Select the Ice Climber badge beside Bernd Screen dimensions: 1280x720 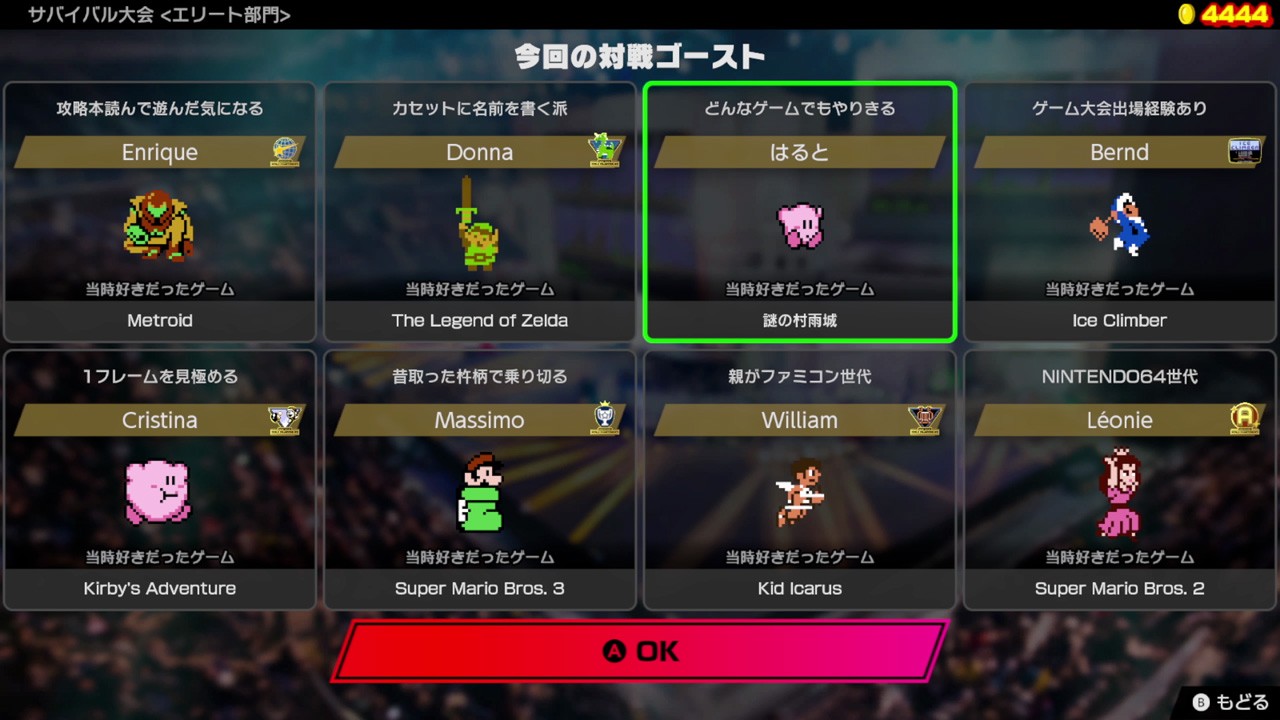[x=1245, y=152]
